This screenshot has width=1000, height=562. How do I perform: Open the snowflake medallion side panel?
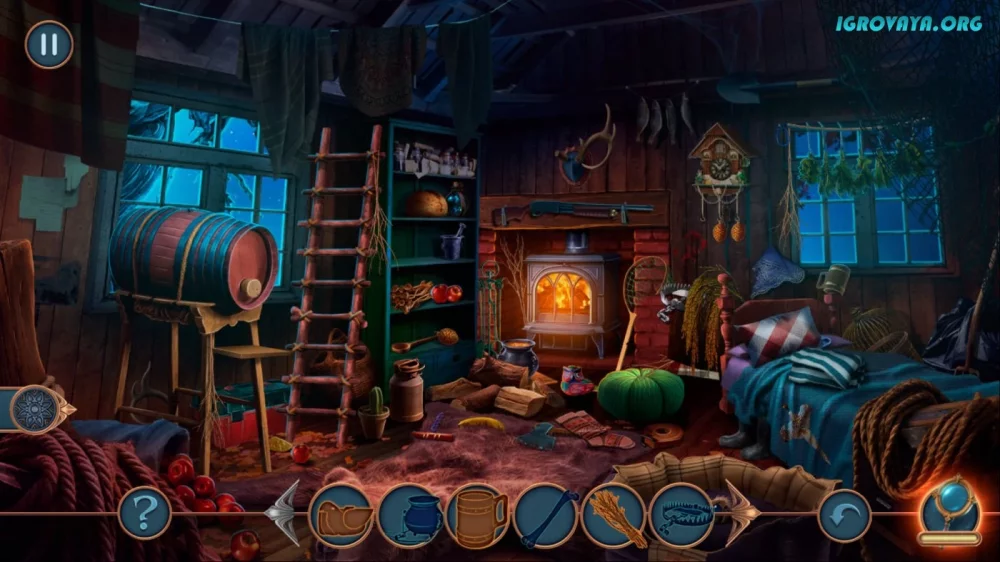coord(38,409)
